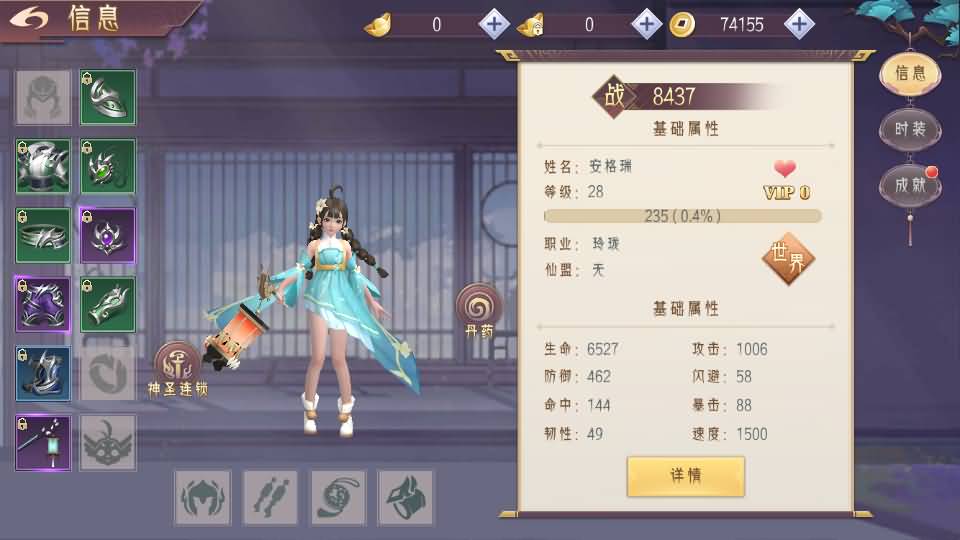Select the empty helmet slot in bottom row
This screenshot has width=960, height=540.
tap(203, 497)
